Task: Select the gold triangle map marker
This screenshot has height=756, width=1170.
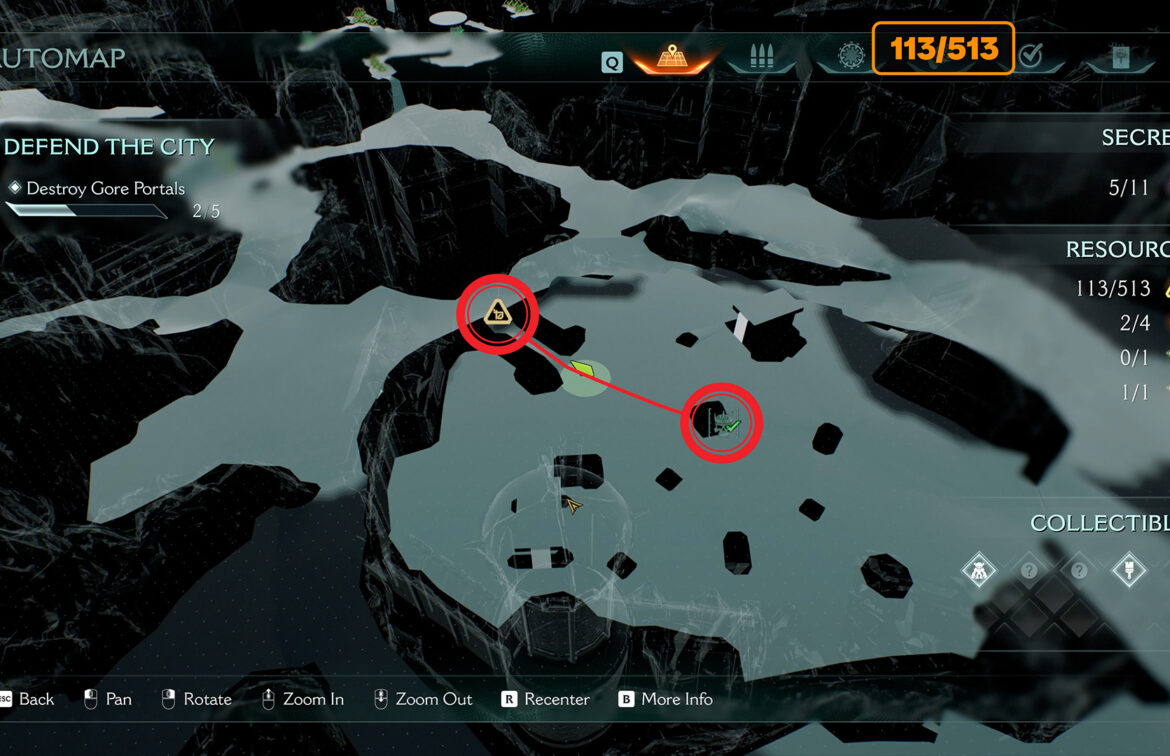Action: pyautogui.click(x=497, y=314)
